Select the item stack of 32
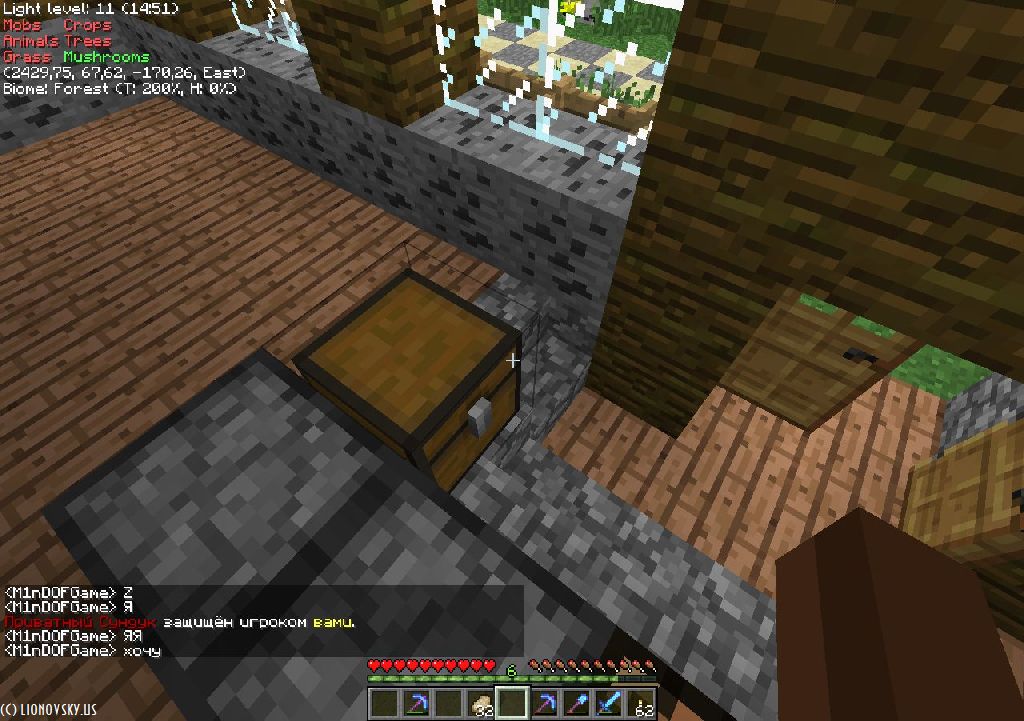This screenshot has width=1024, height=721. pyautogui.click(x=481, y=703)
